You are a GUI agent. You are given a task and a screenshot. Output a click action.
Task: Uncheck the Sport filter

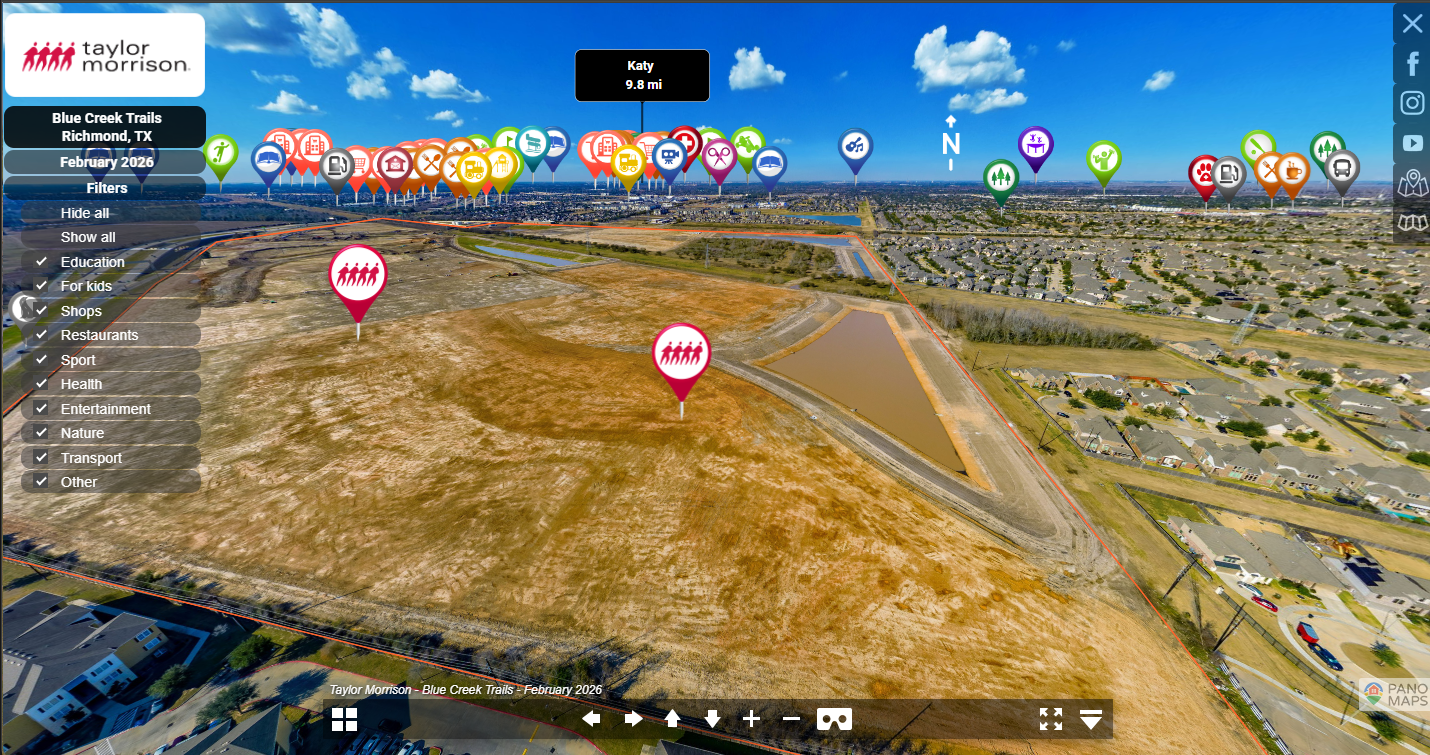(41, 359)
